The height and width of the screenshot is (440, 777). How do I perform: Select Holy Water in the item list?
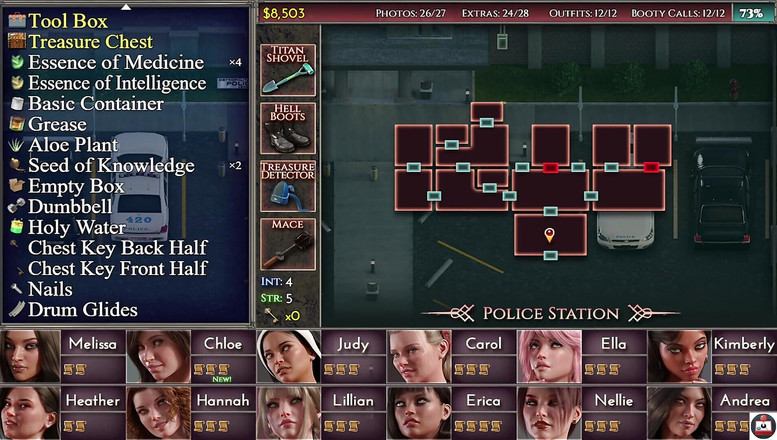(x=76, y=227)
